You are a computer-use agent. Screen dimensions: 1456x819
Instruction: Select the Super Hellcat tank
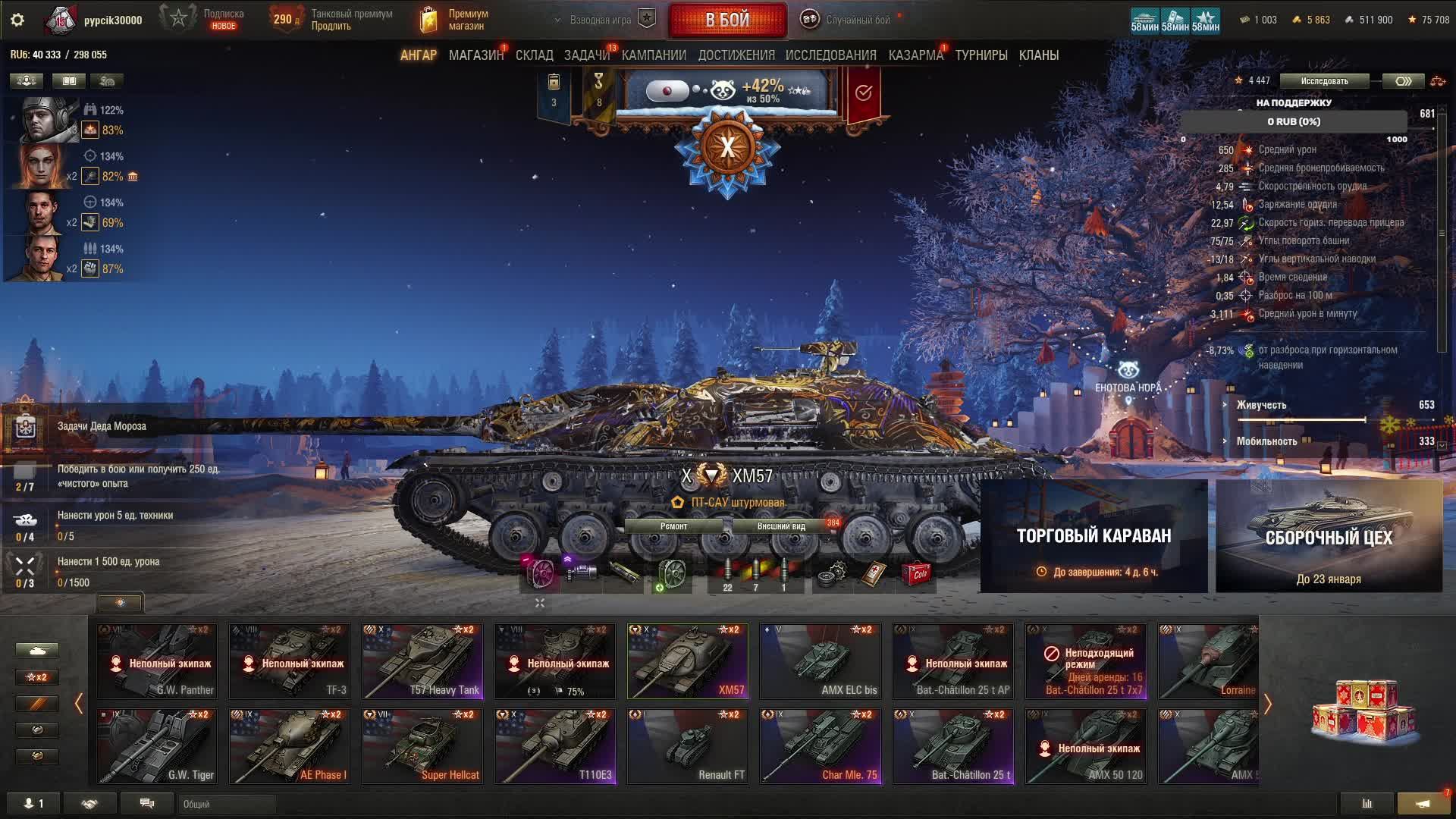[x=422, y=745]
